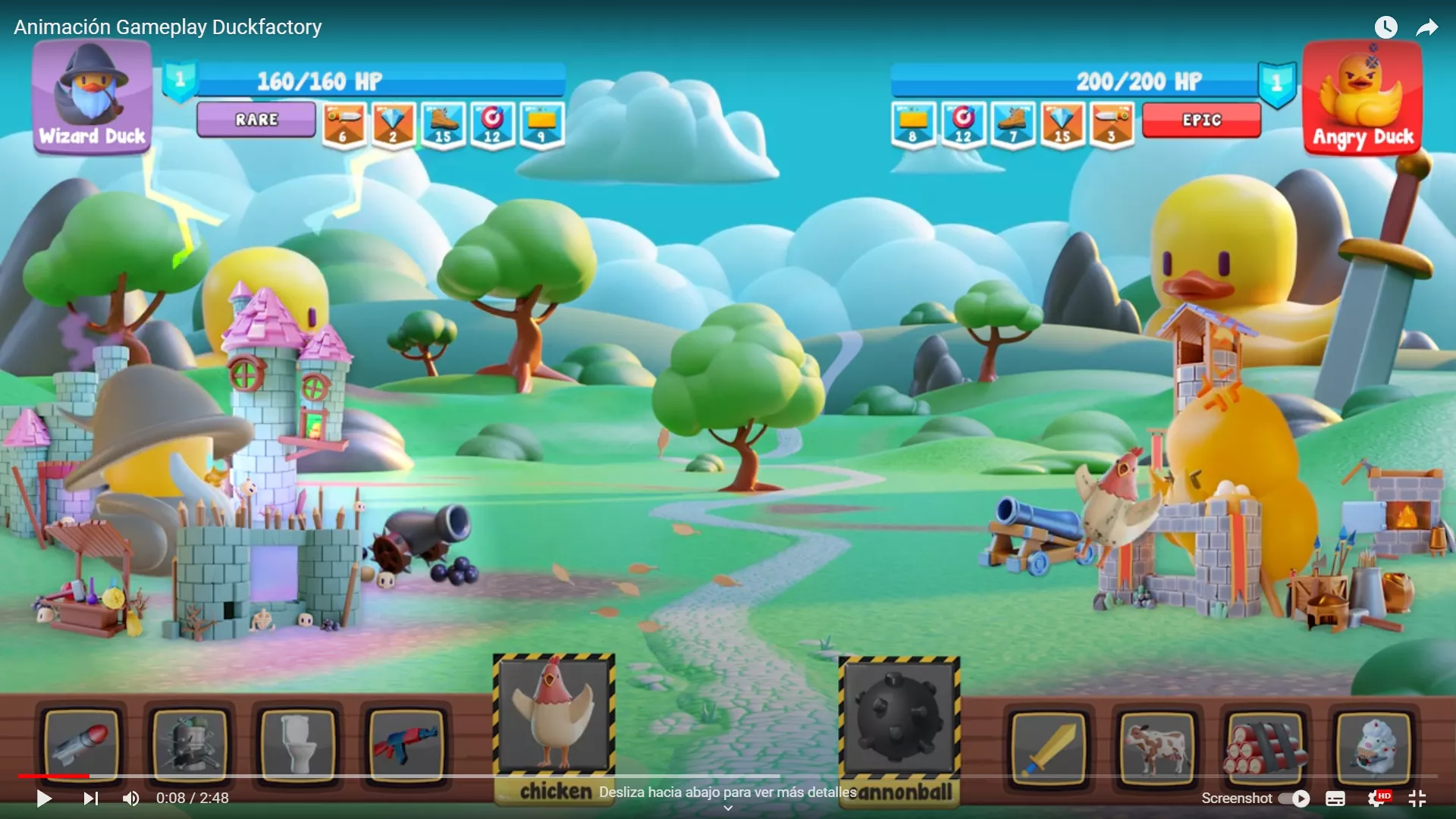Screen dimensions: 1456x819
Task: Click Angry Duck's avatar portrait
Action: pos(1363,95)
